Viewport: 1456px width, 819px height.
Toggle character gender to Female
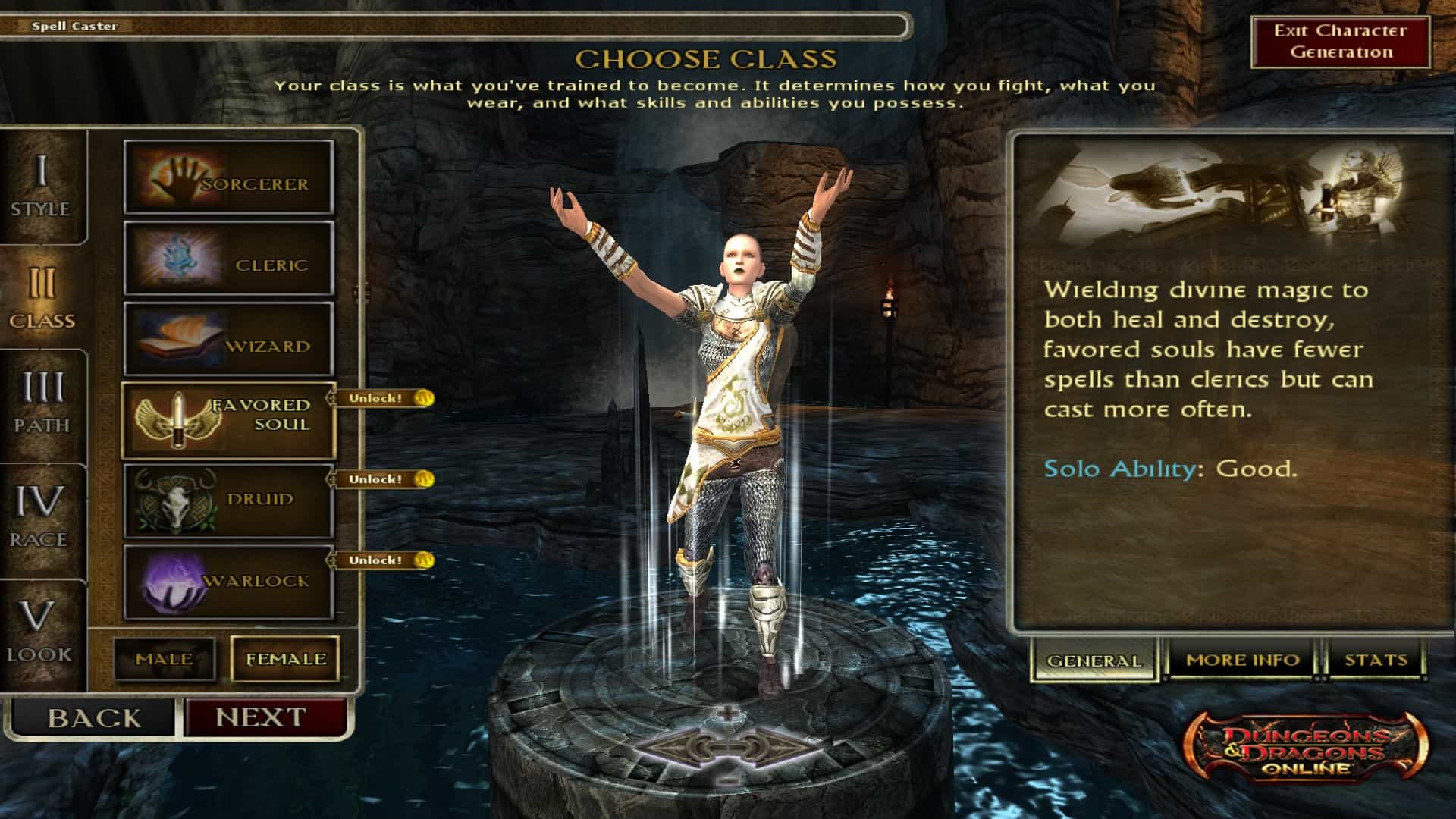[x=284, y=658]
